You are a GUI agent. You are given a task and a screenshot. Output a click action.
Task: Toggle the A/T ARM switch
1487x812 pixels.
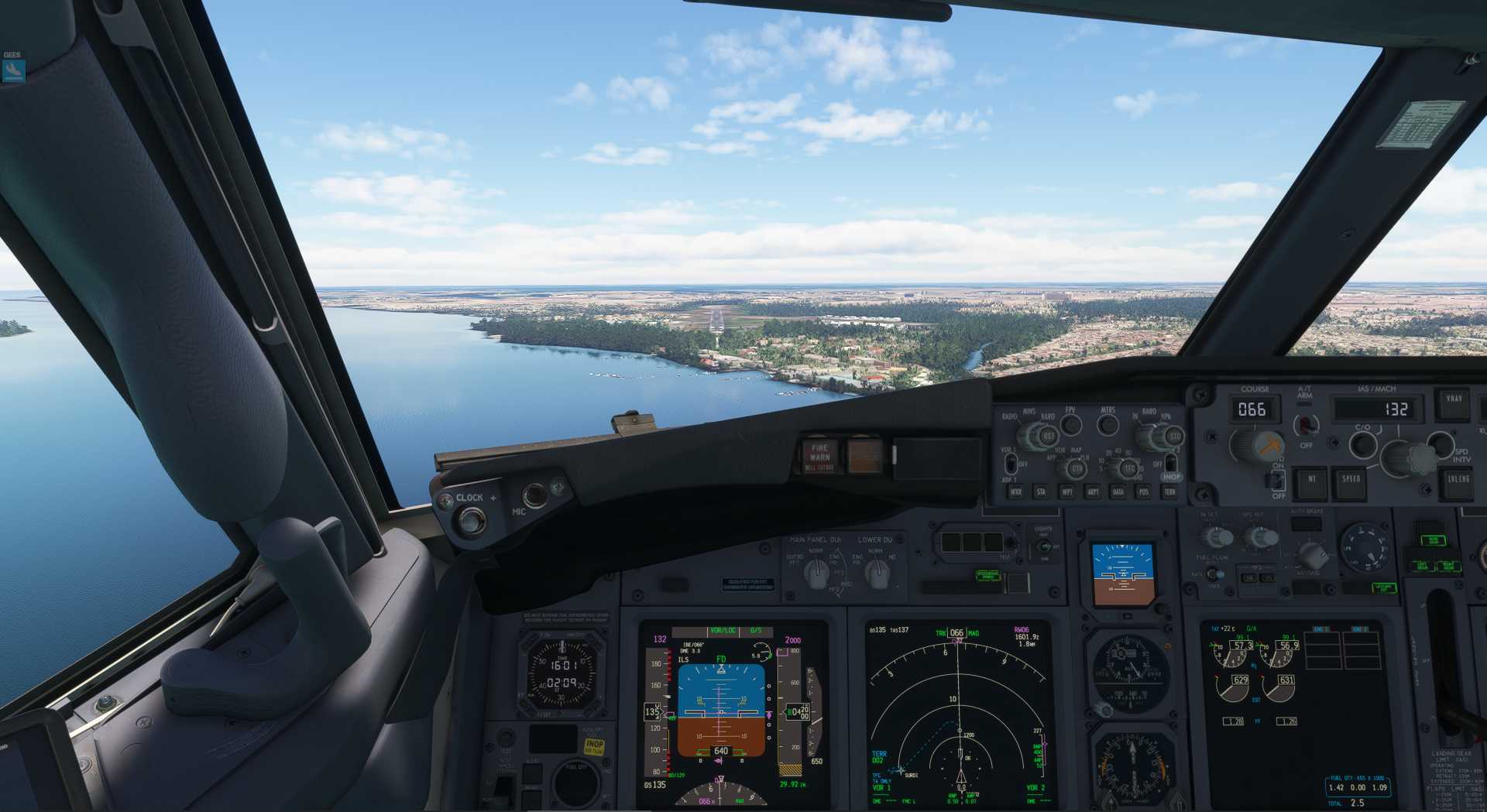pos(1306,425)
